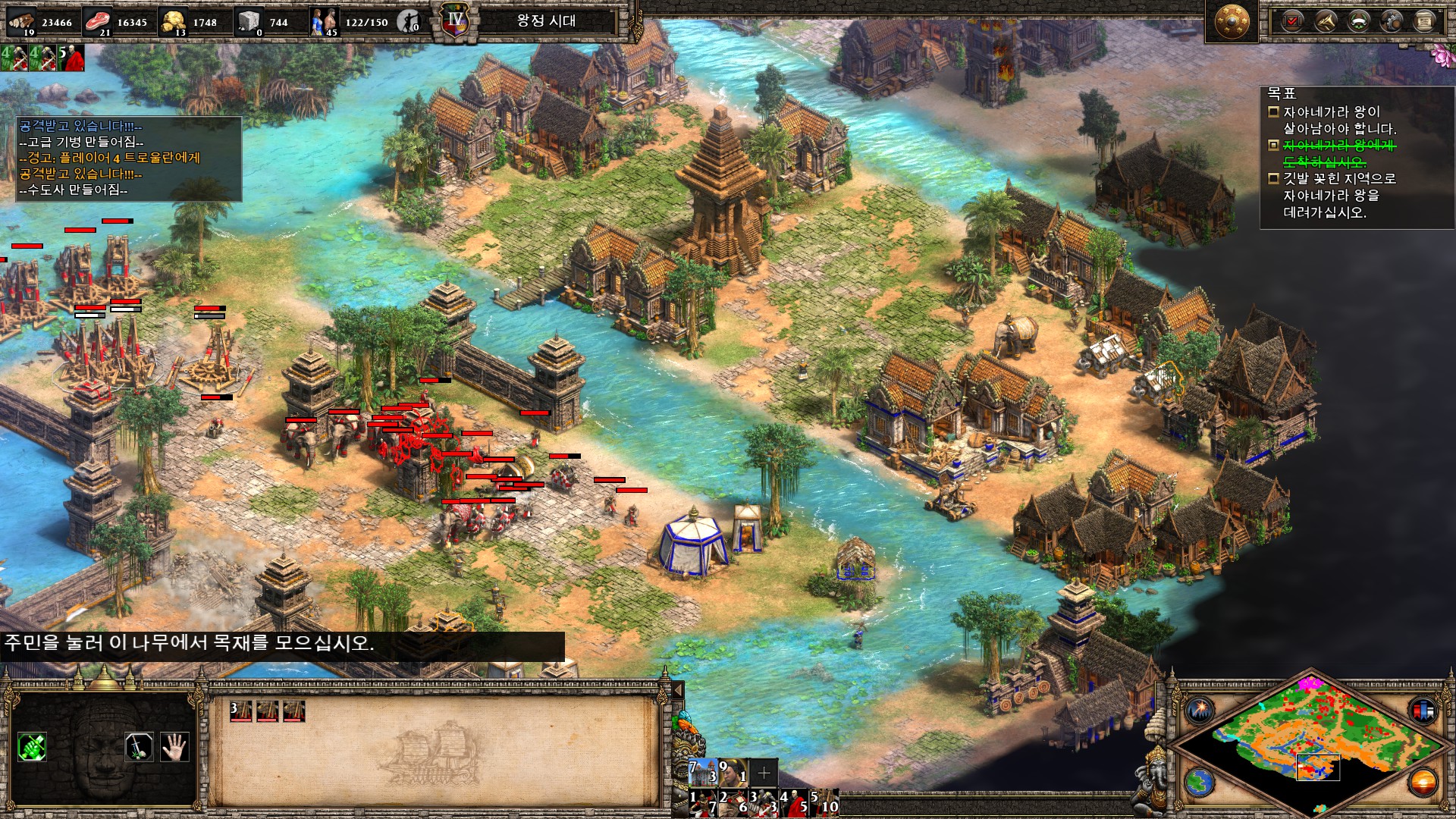Add a new control group with plus

(764, 773)
